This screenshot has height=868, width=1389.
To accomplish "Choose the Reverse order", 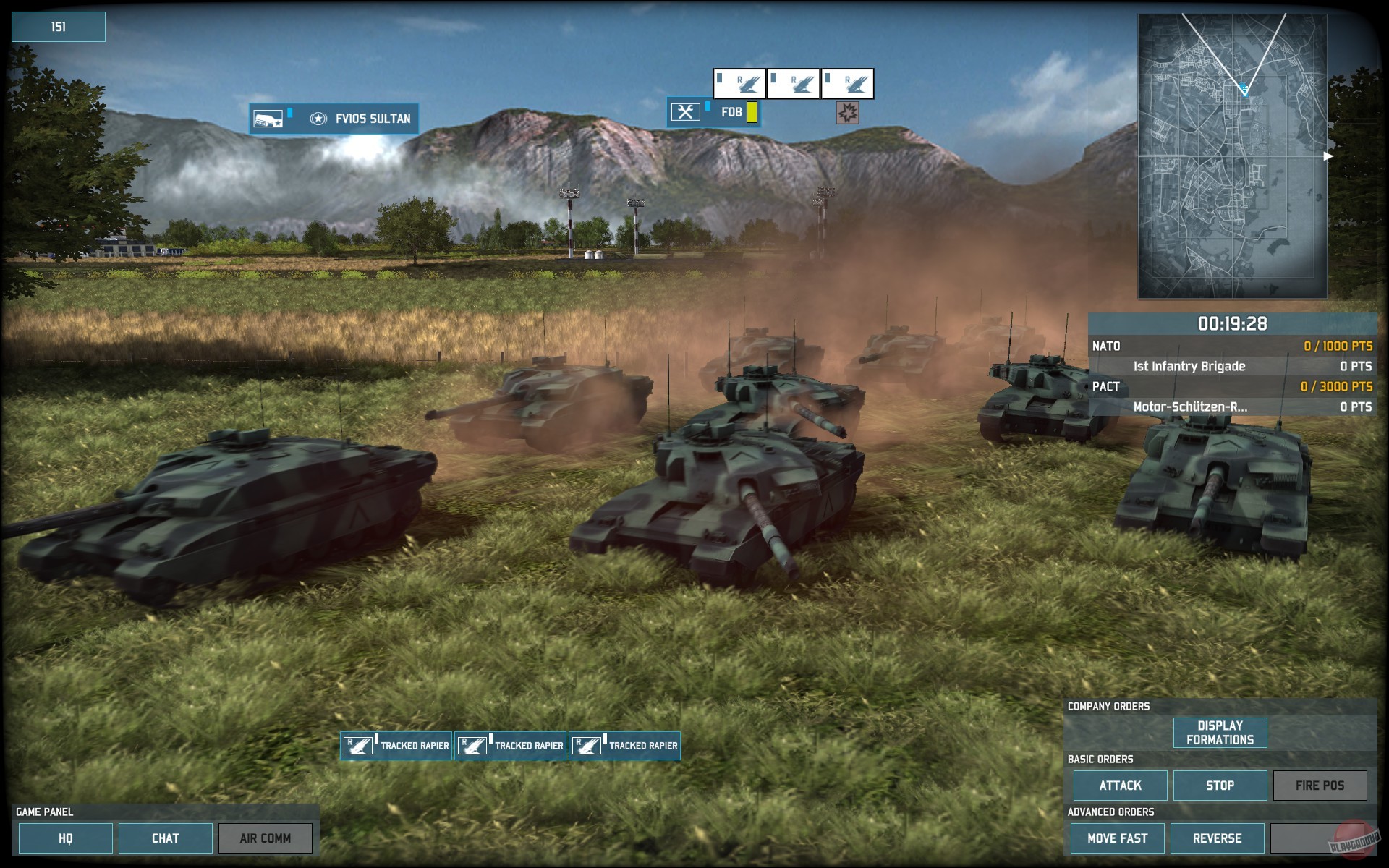I will pos(1217,838).
